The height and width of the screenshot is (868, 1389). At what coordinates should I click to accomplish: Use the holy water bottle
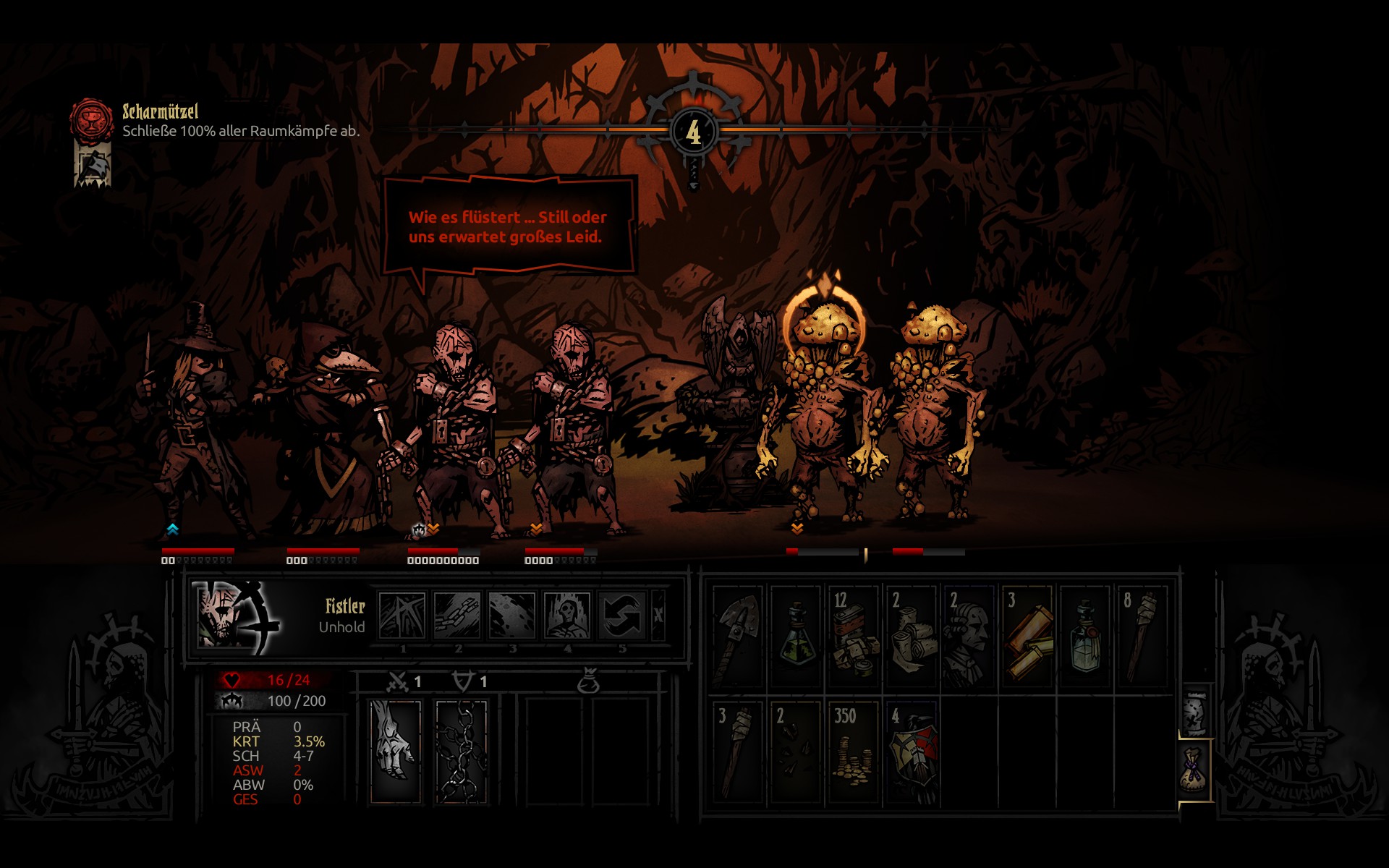click(x=1085, y=637)
